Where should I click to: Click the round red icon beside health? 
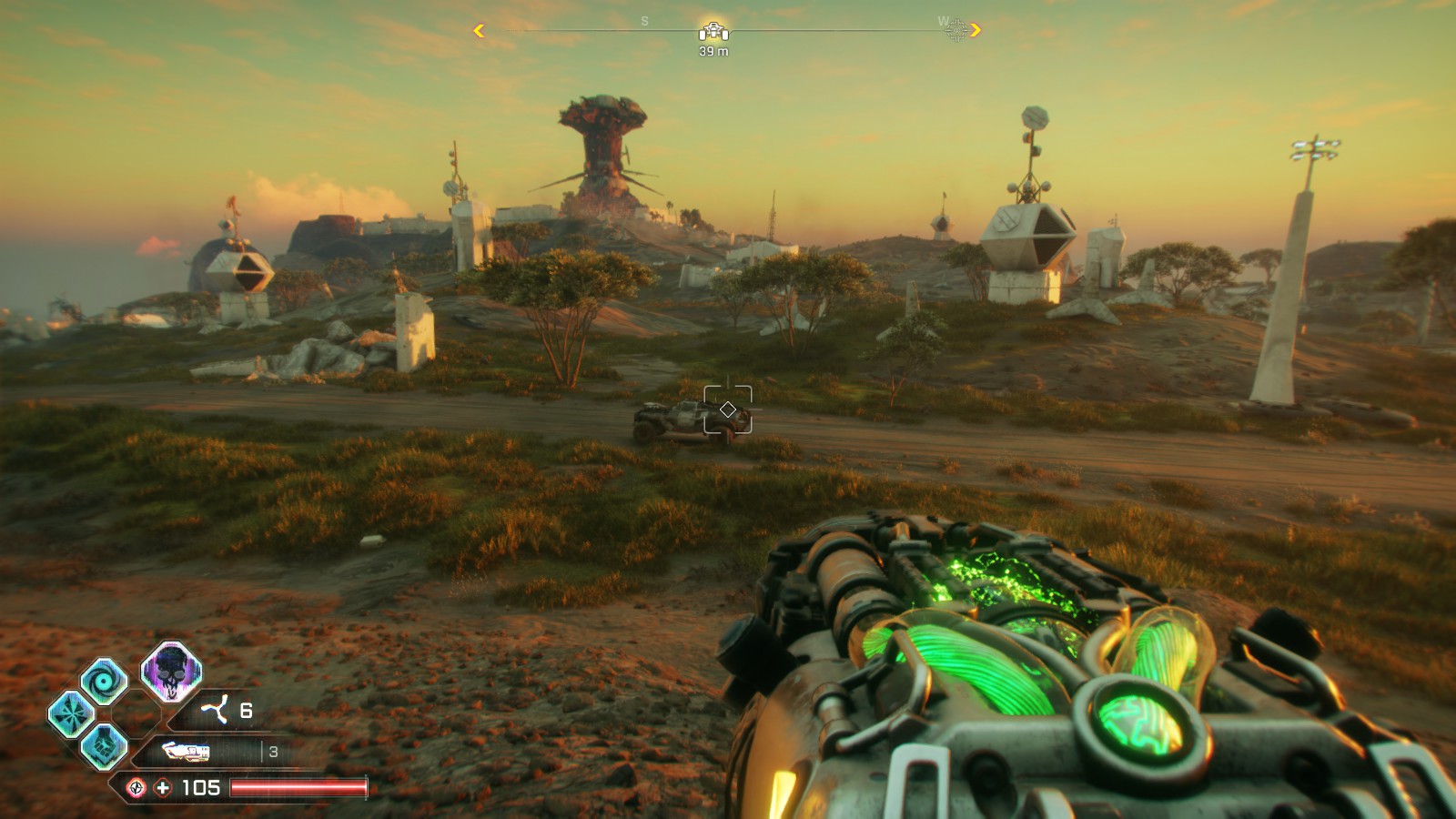tap(136, 788)
